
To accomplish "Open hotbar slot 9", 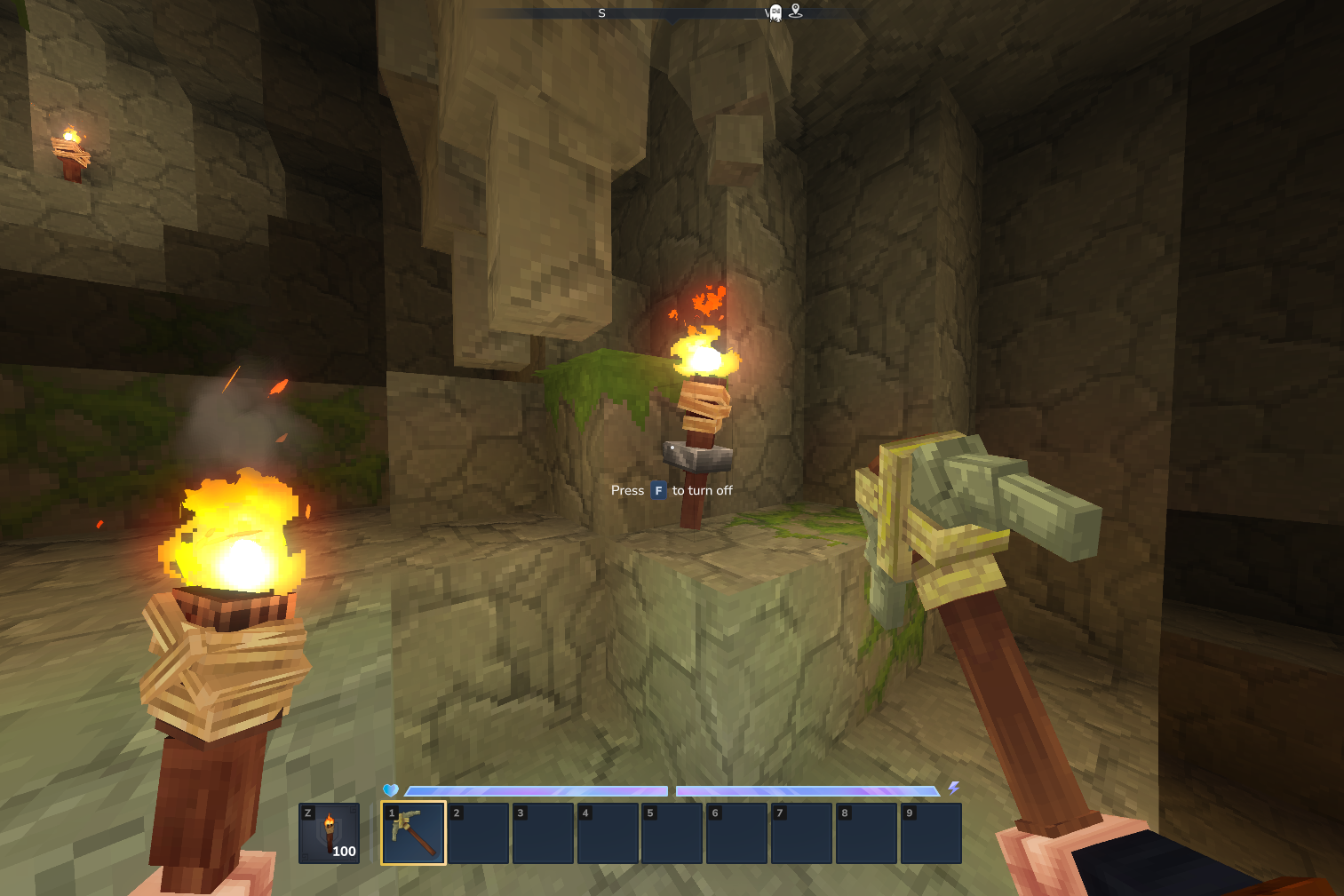I will click(x=930, y=832).
